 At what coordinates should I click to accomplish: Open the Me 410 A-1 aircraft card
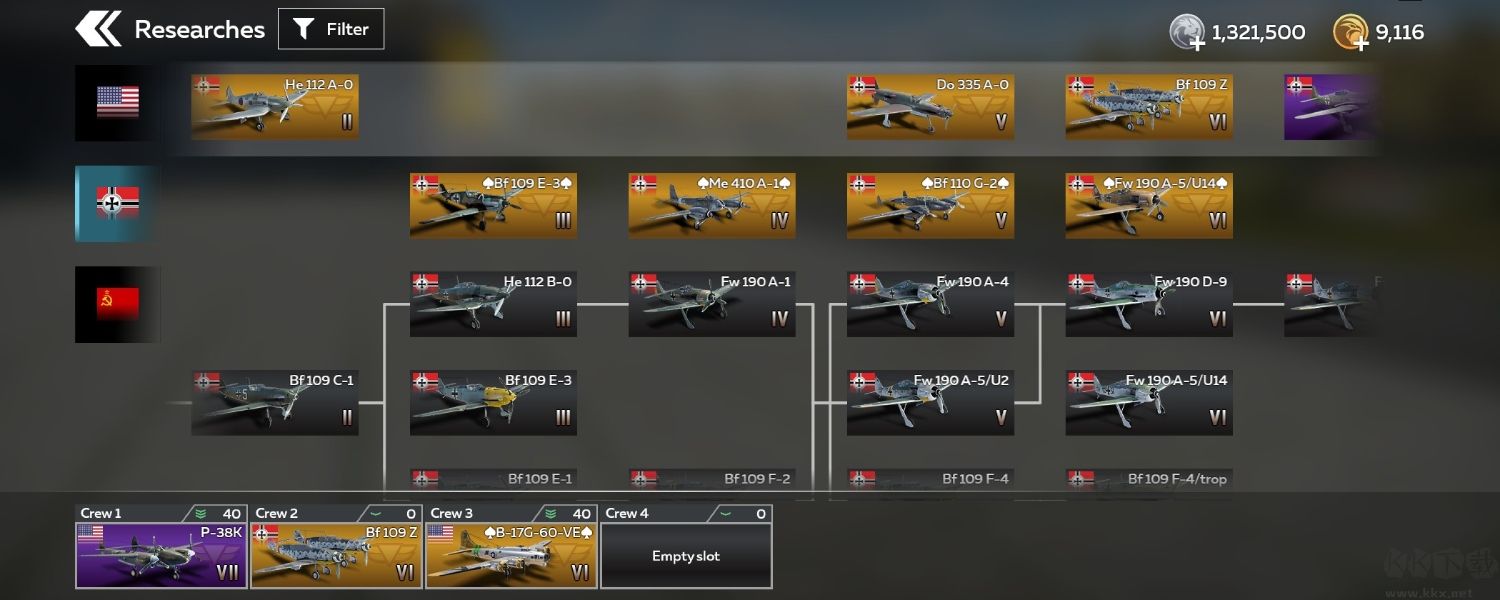coord(712,205)
